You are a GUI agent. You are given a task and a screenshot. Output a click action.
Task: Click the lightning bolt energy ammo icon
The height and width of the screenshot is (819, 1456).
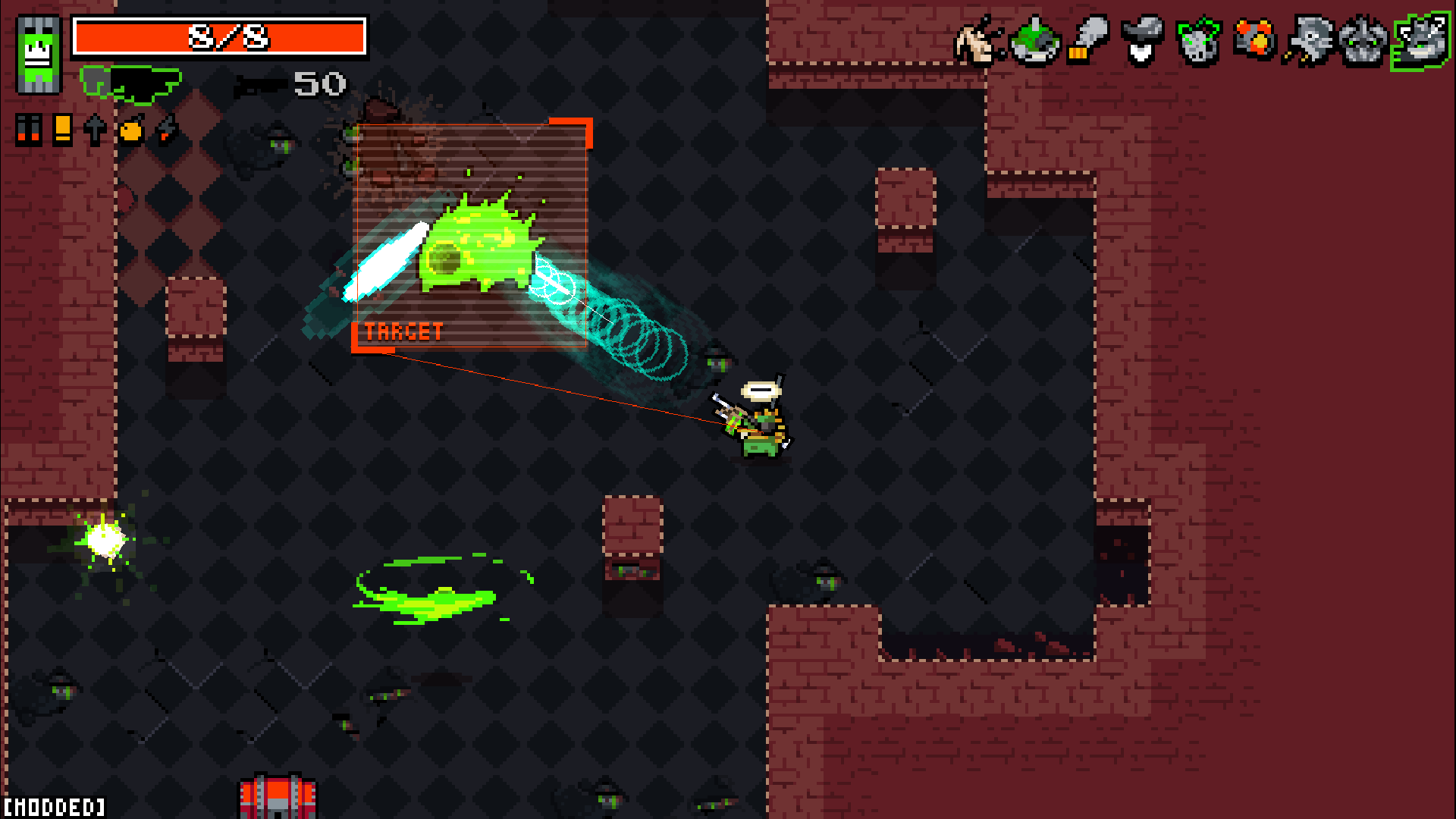pyautogui.click(x=166, y=130)
